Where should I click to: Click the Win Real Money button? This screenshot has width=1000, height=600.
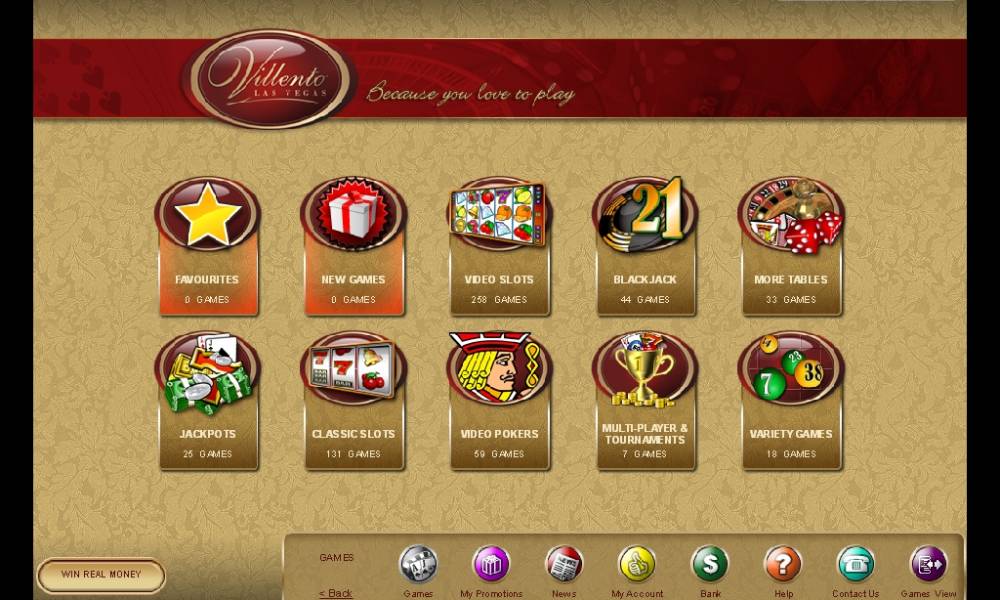101,575
